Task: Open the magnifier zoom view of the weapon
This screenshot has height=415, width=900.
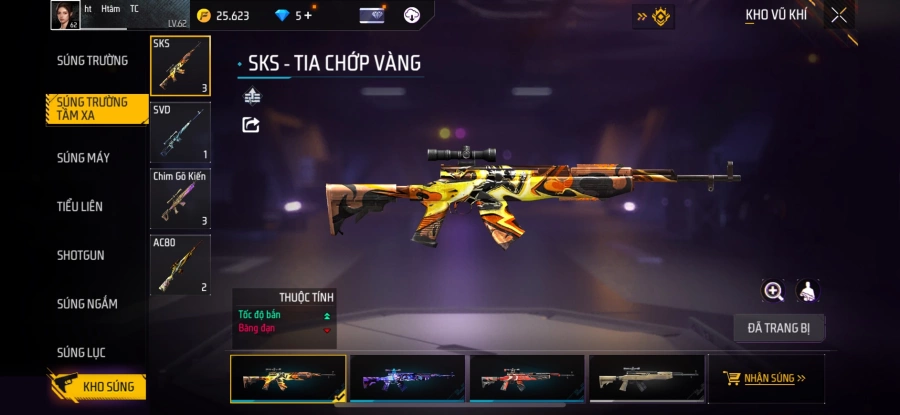Action: [773, 291]
